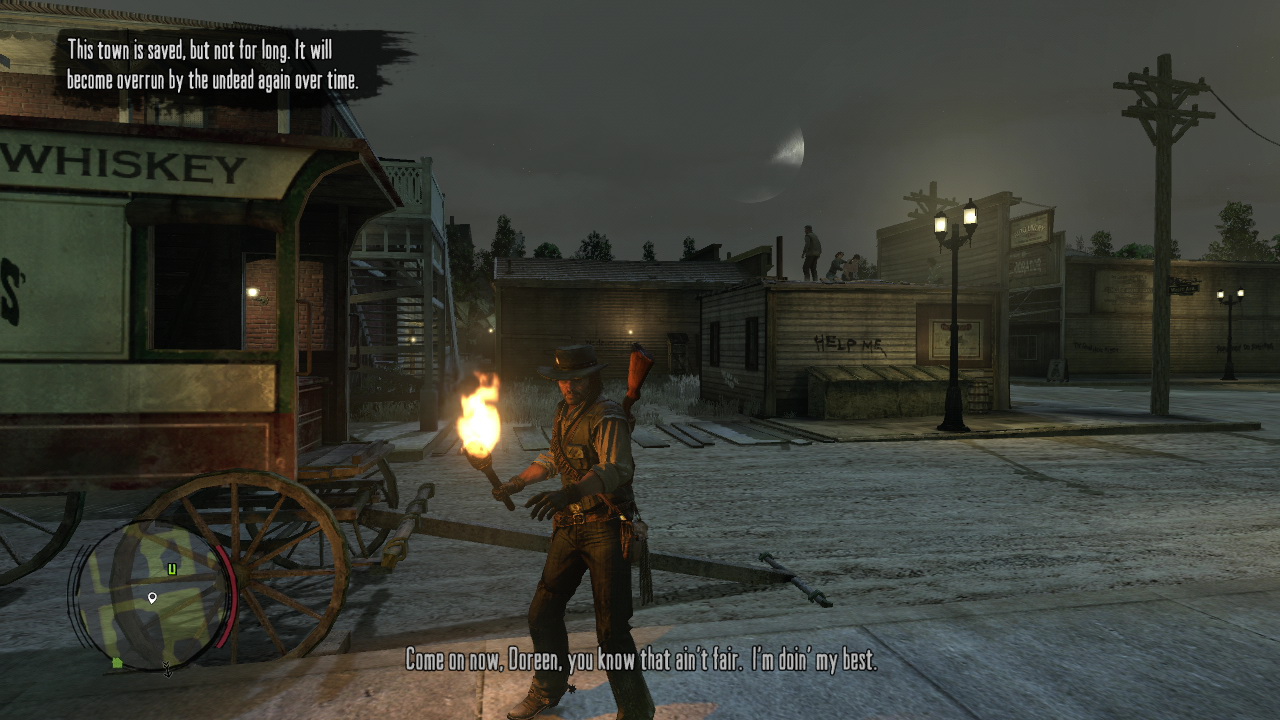Viewport: 1280px width, 720px height.
Task: Select the white player pin on minimap
Action: [x=152, y=598]
